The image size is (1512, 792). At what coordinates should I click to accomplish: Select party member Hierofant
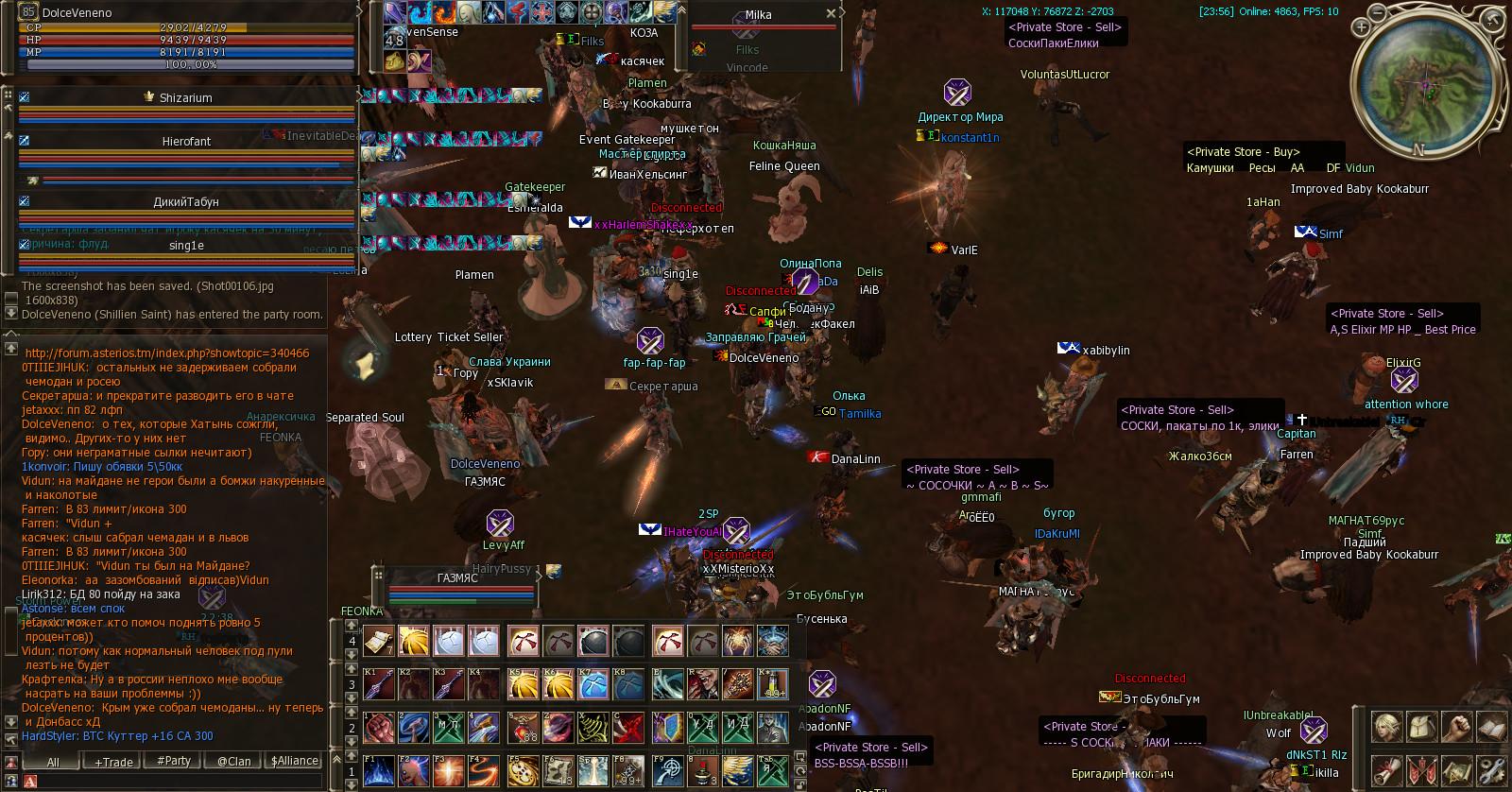[186, 142]
